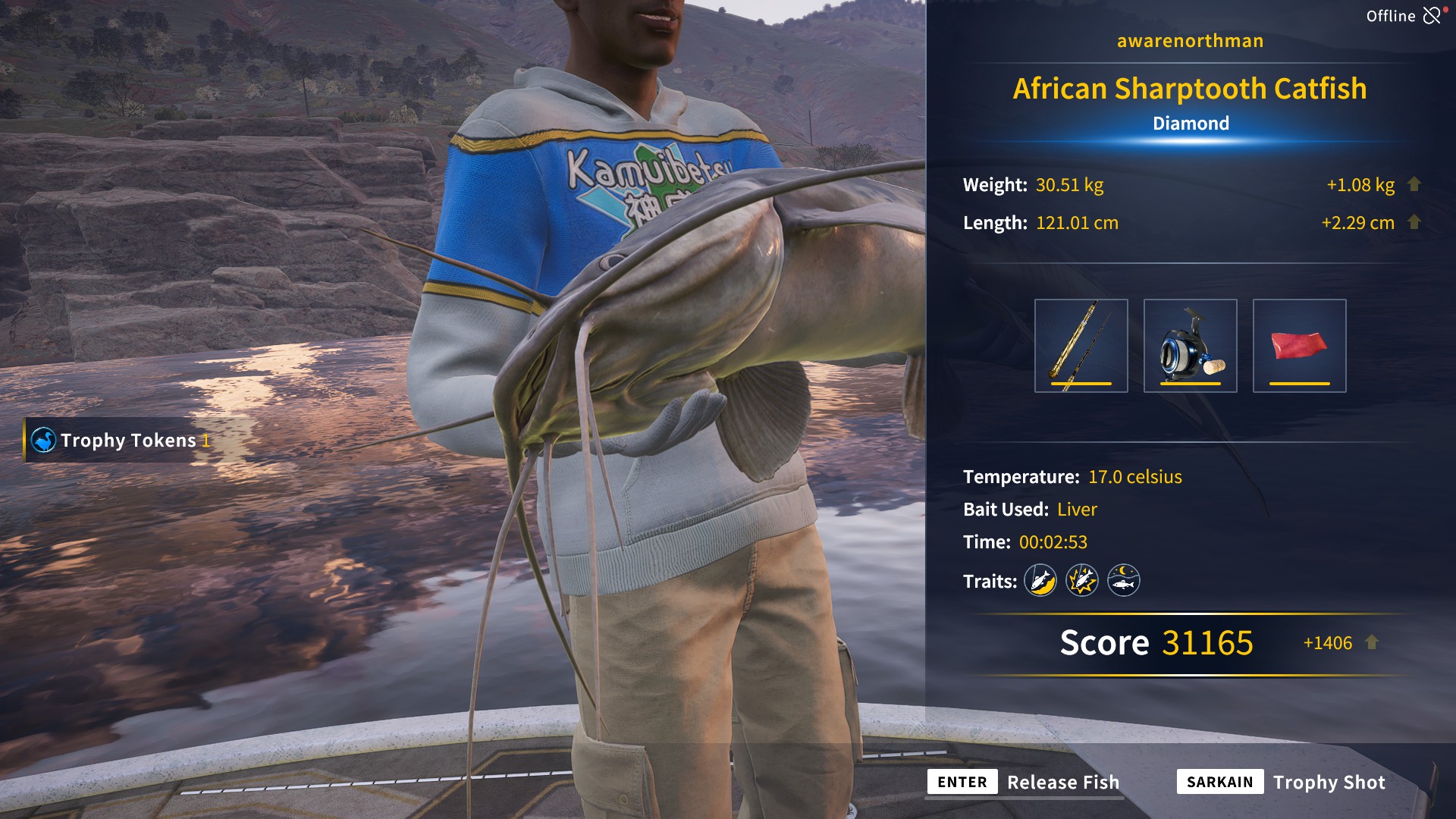Inspect the starburst fish trait icon

point(1082,581)
